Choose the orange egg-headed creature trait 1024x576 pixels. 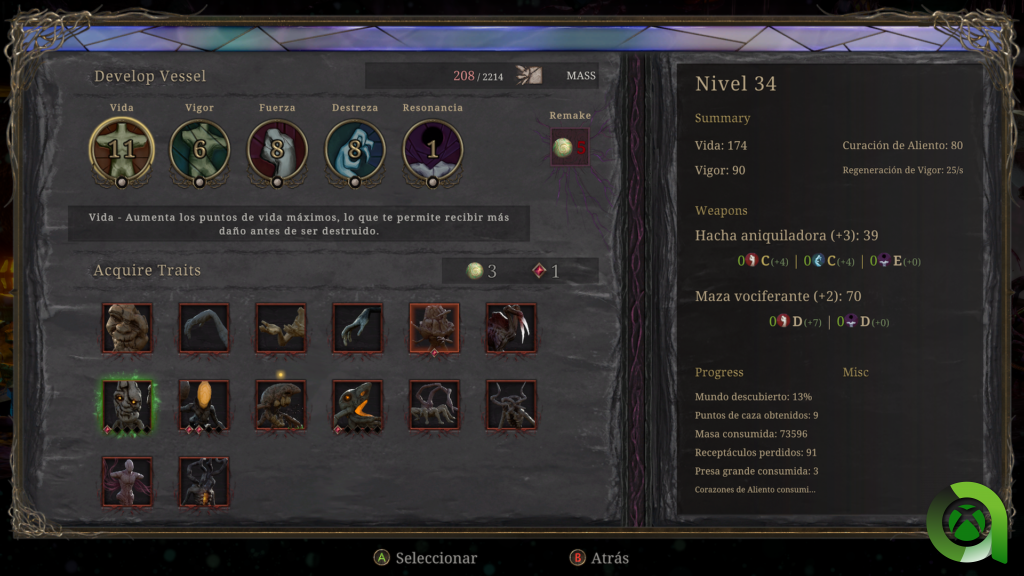coord(204,406)
